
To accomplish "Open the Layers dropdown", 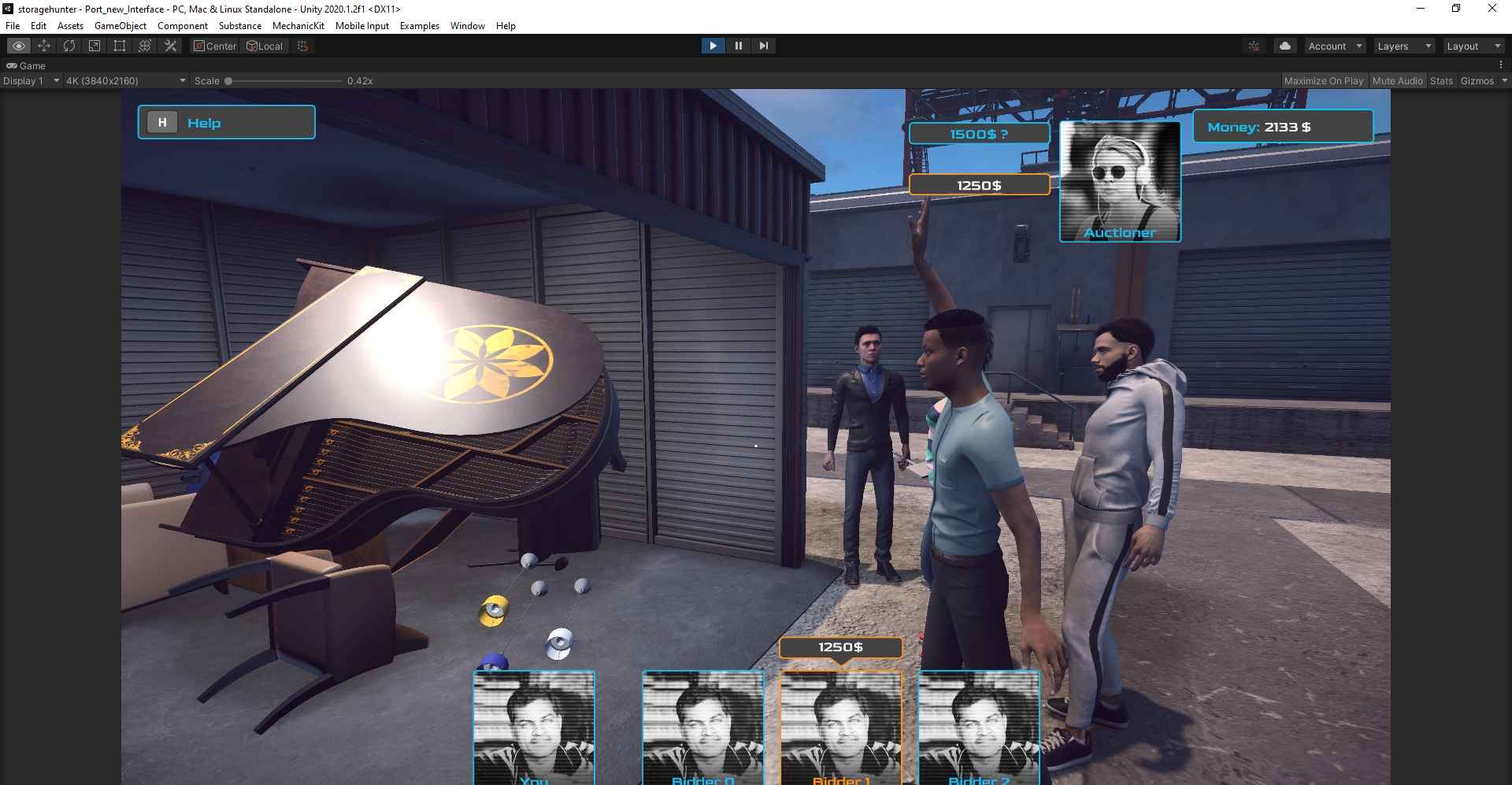I will [1404, 46].
